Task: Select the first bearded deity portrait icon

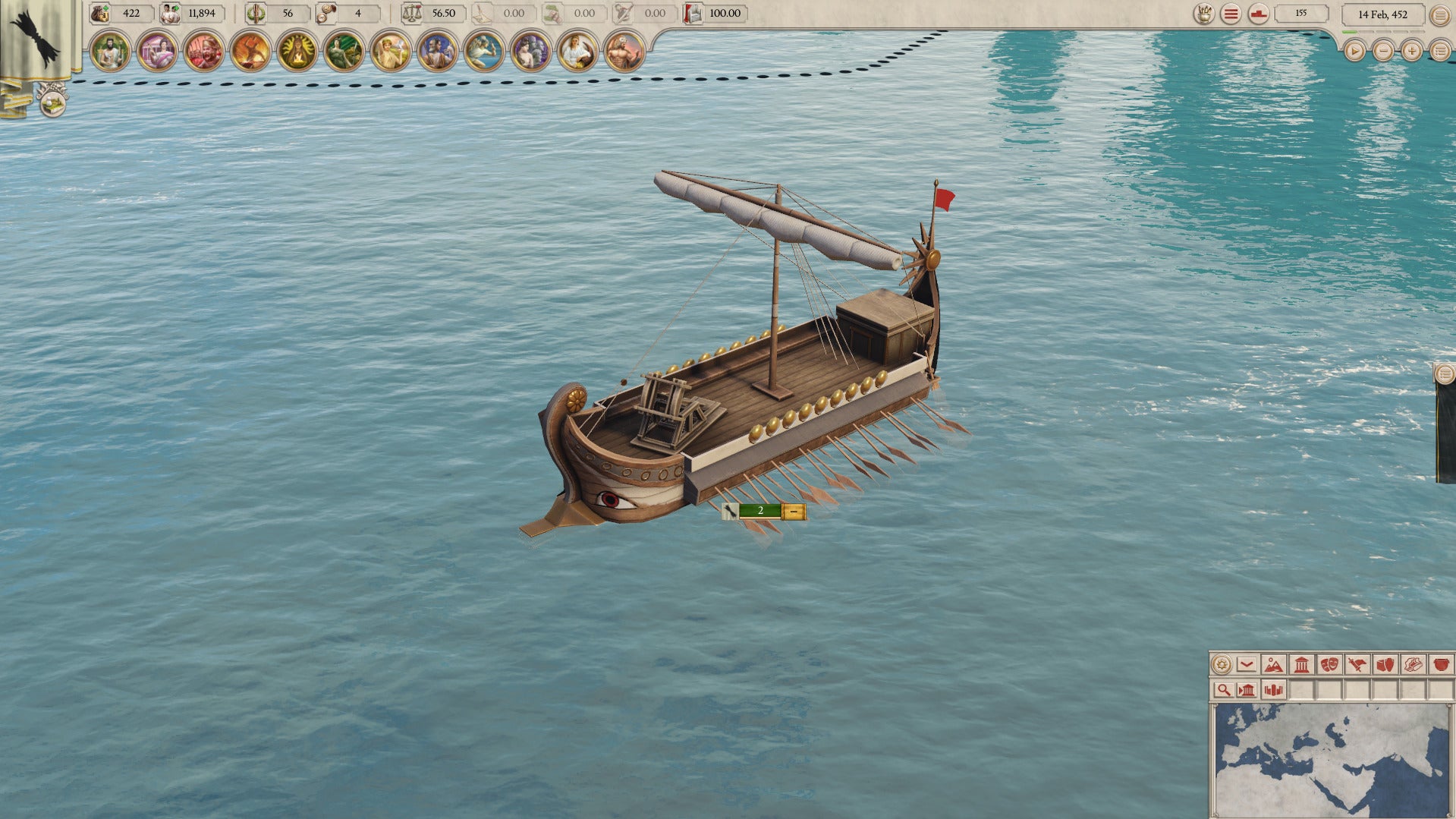Action: click(110, 52)
